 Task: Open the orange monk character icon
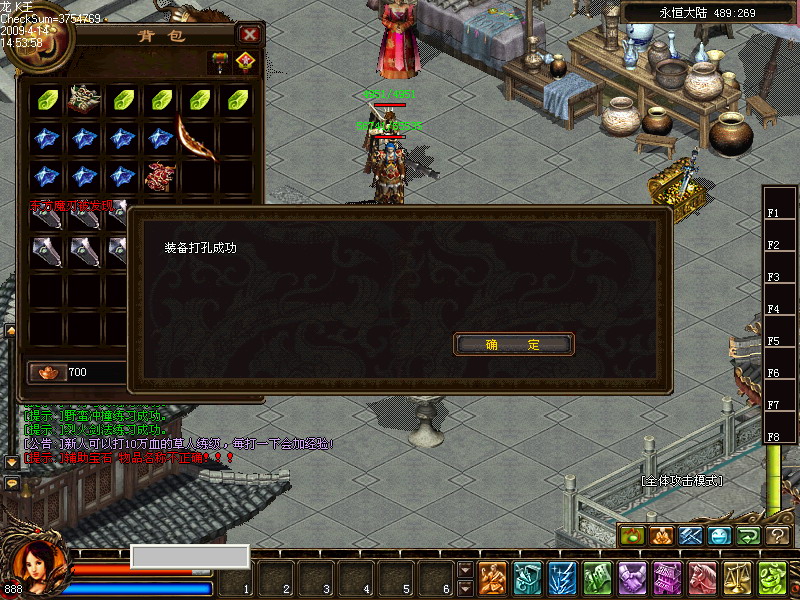(493, 578)
